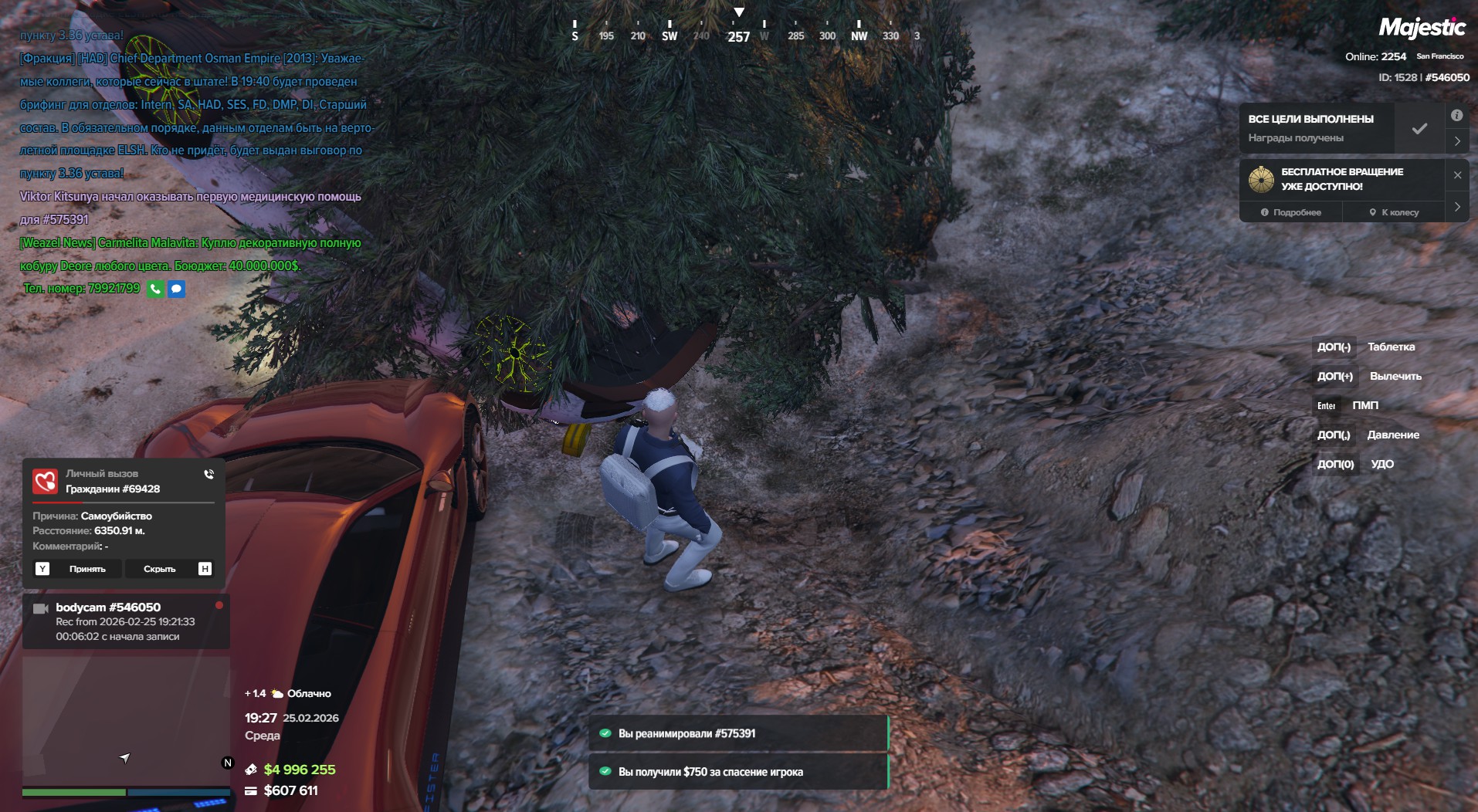
Task: Show goals info via the info icon
Action: [1457, 116]
